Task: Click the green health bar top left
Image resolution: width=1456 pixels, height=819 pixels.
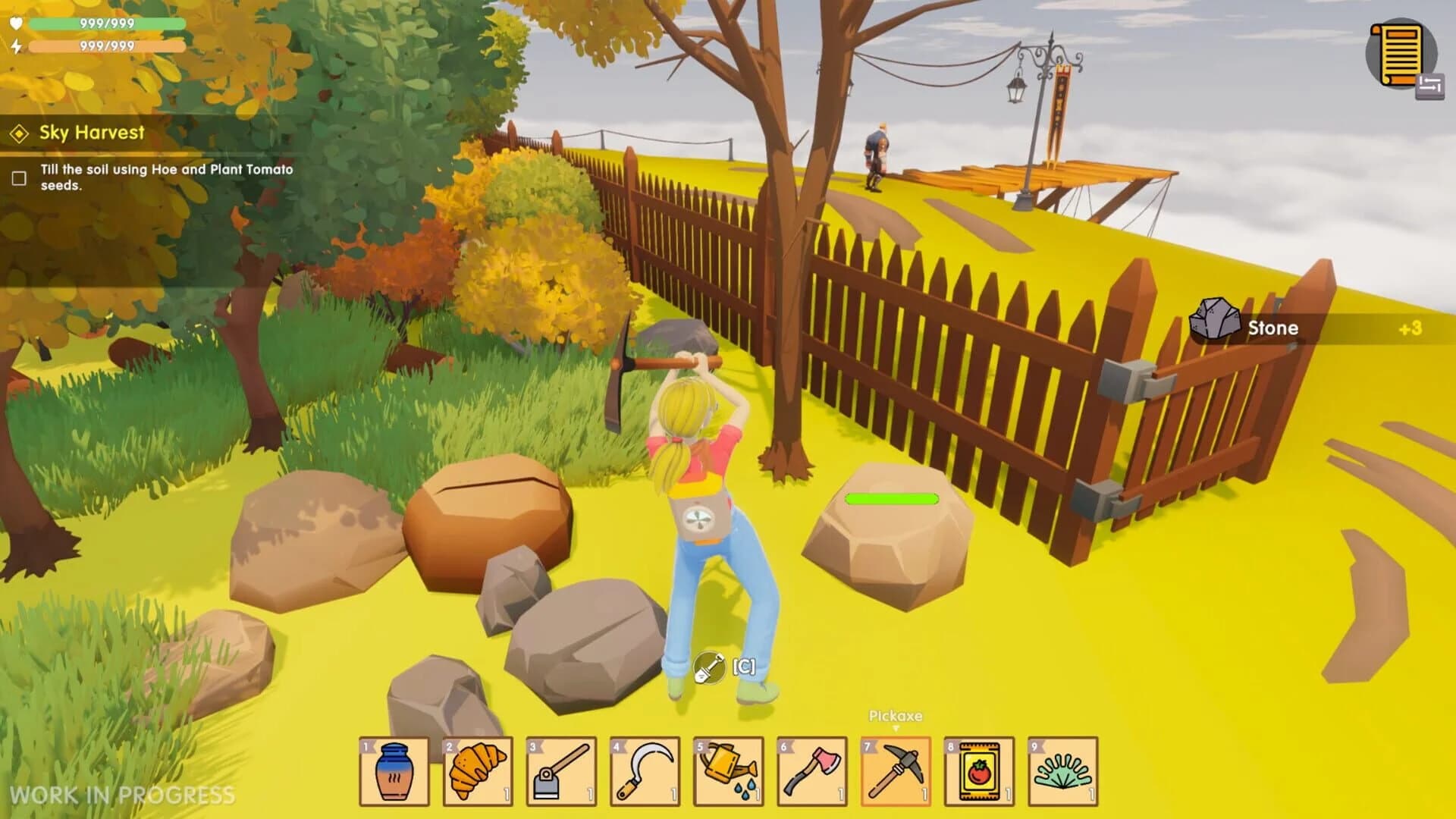Action: click(x=106, y=24)
